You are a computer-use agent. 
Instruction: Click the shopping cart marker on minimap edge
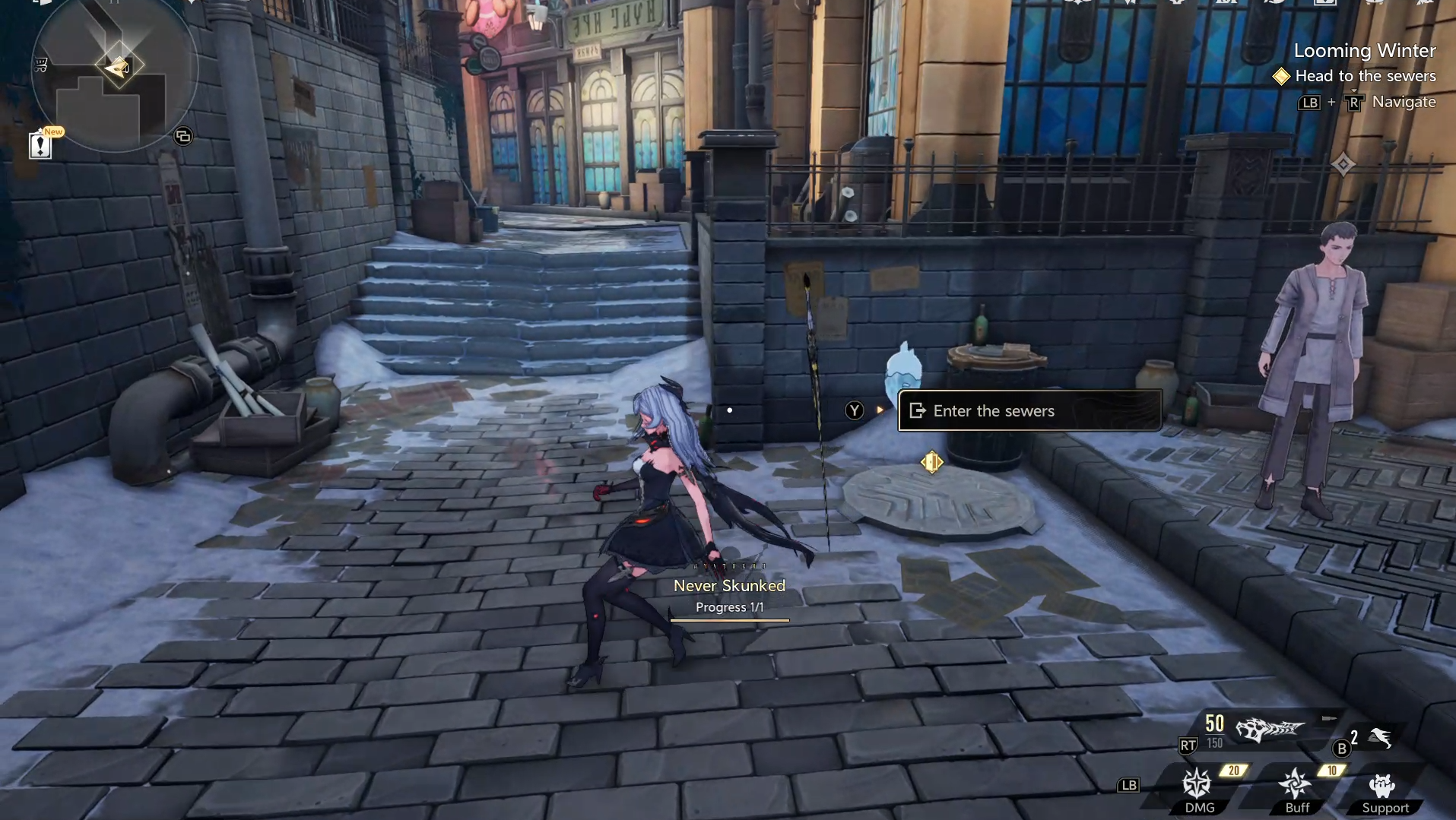(41, 65)
